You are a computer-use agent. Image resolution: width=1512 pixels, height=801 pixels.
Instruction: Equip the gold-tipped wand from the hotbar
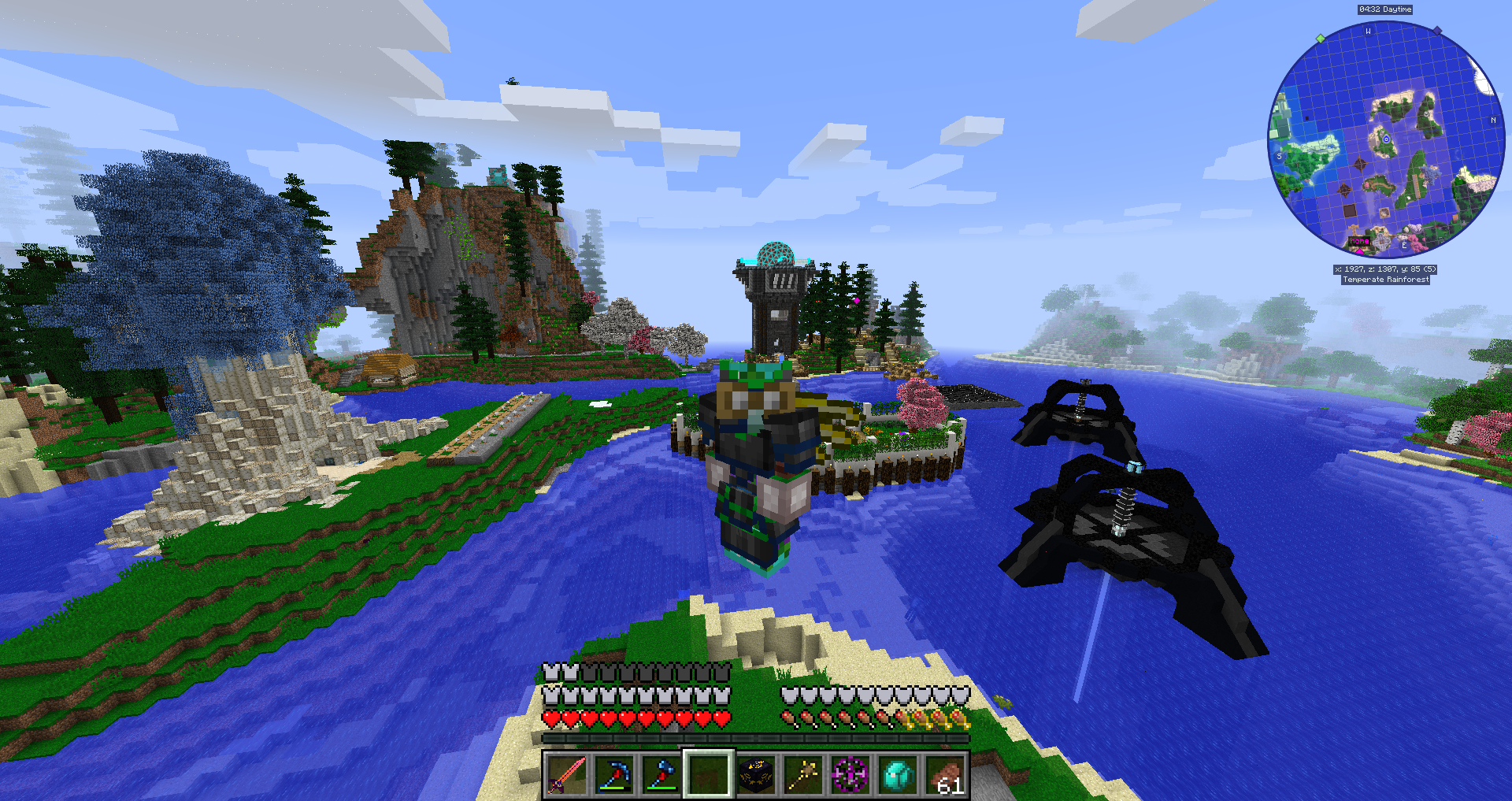(x=803, y=775)
